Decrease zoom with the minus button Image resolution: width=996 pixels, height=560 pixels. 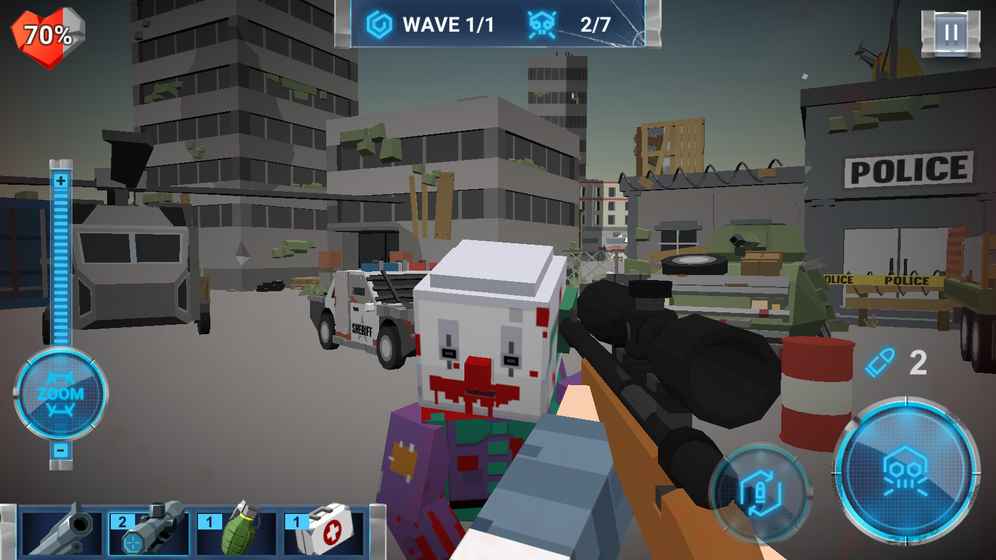pos(61,451)
